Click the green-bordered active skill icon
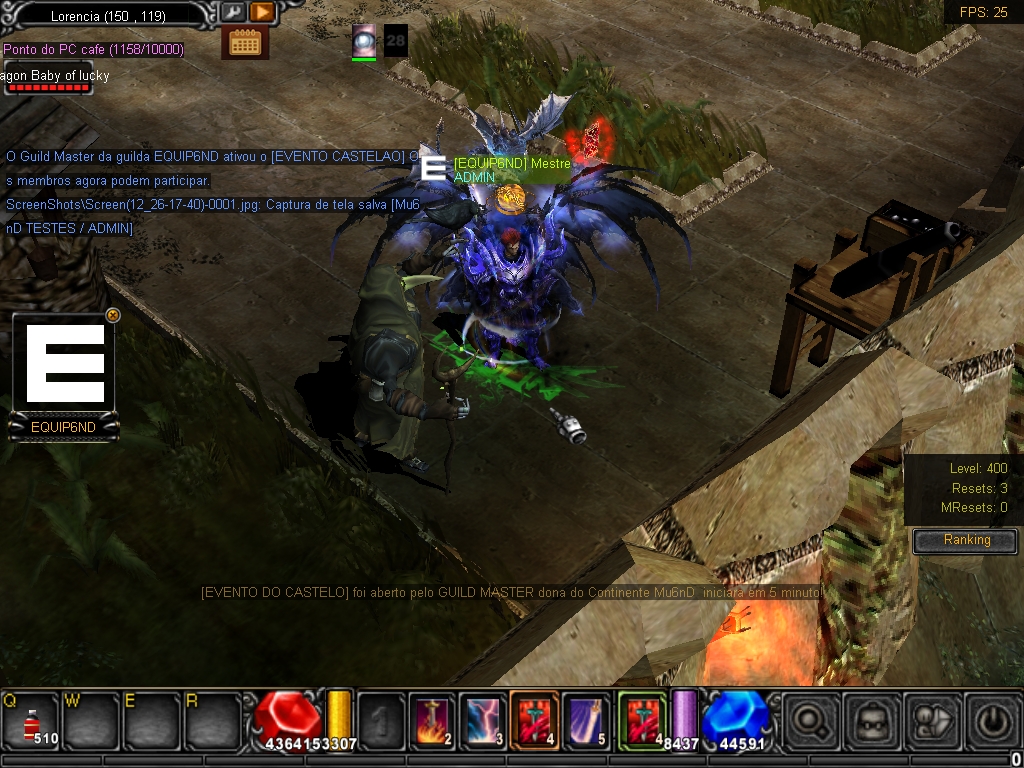The image size is (1024, 768). pyautogui.click(x=641, y=720)
